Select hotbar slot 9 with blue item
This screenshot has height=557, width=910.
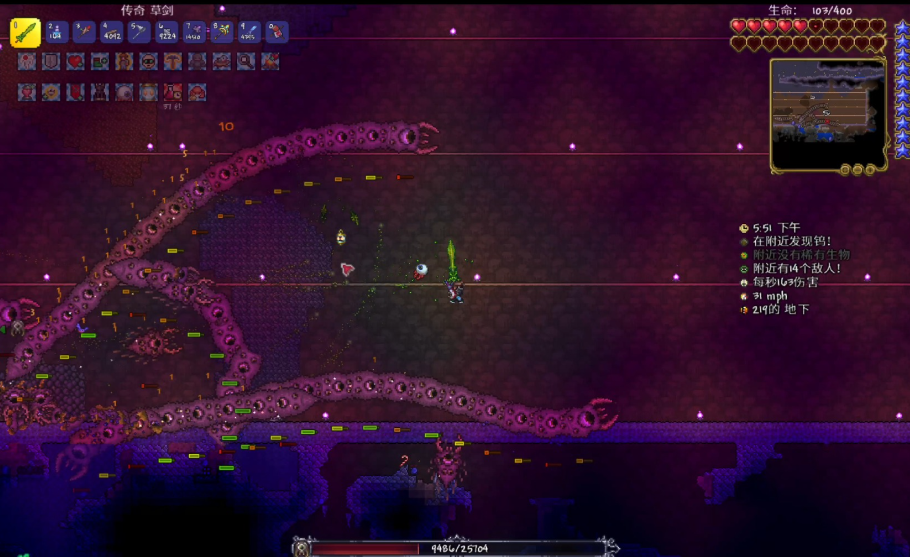pos(249,33)
